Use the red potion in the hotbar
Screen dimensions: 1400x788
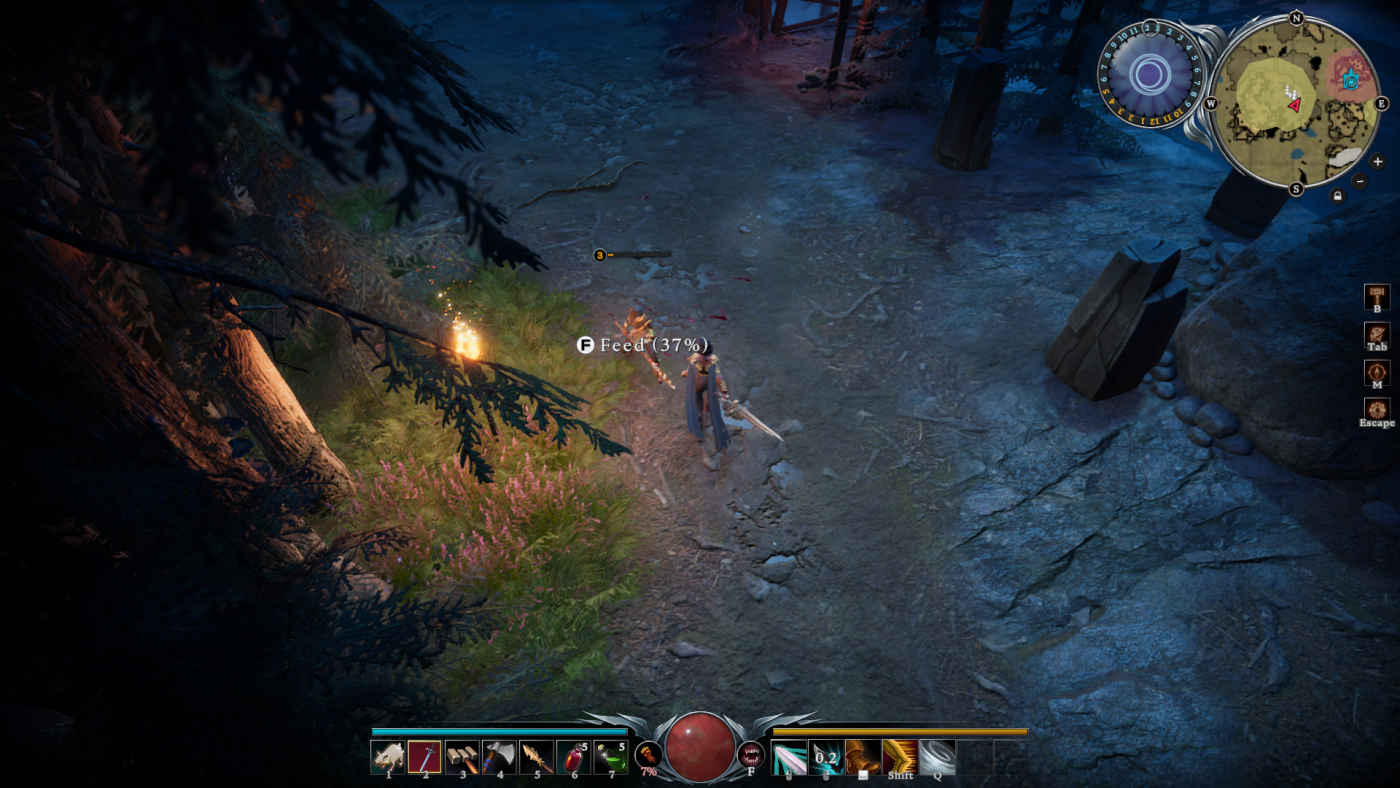[x=573, y=757]
